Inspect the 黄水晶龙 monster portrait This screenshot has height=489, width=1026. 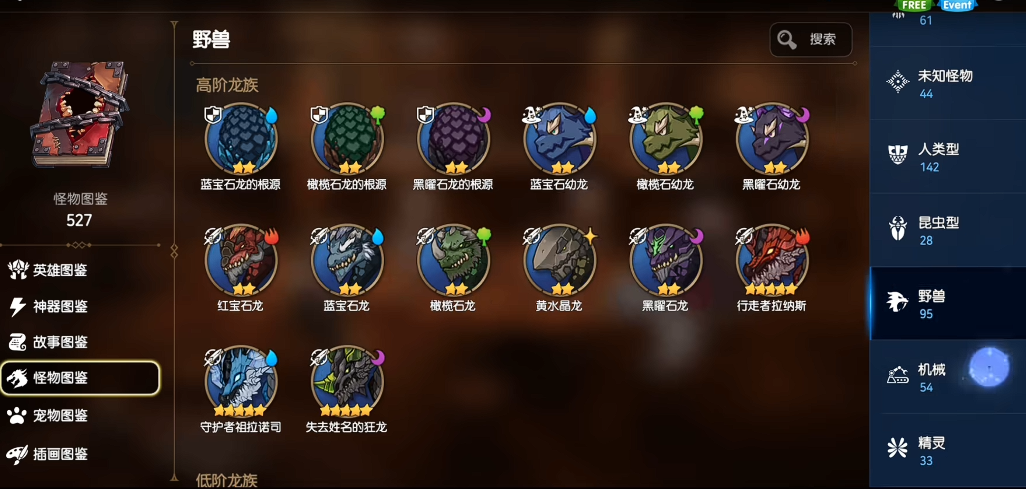(560, 260)
